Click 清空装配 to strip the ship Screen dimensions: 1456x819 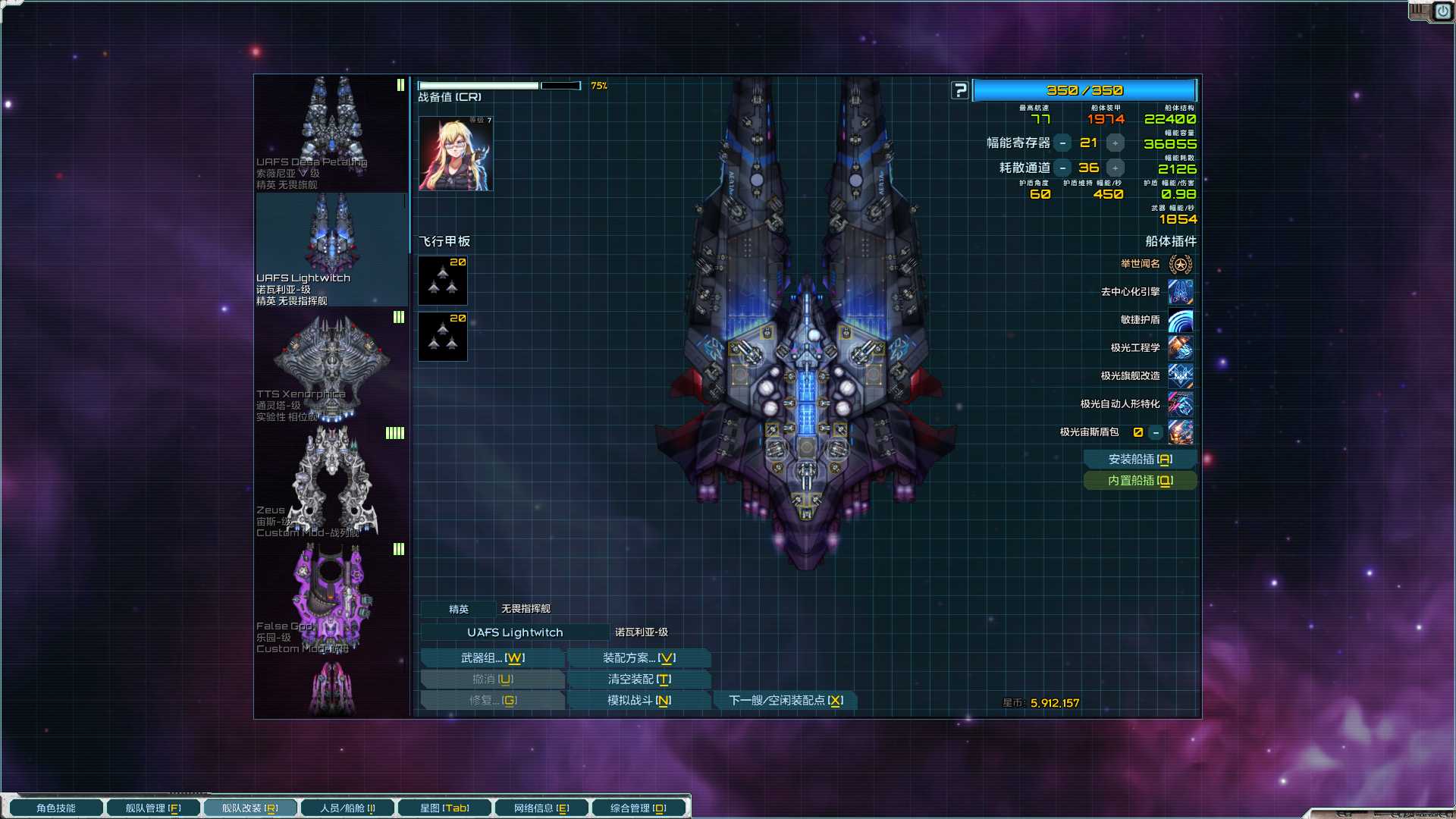pyautogui.click(x=639, y=679)
